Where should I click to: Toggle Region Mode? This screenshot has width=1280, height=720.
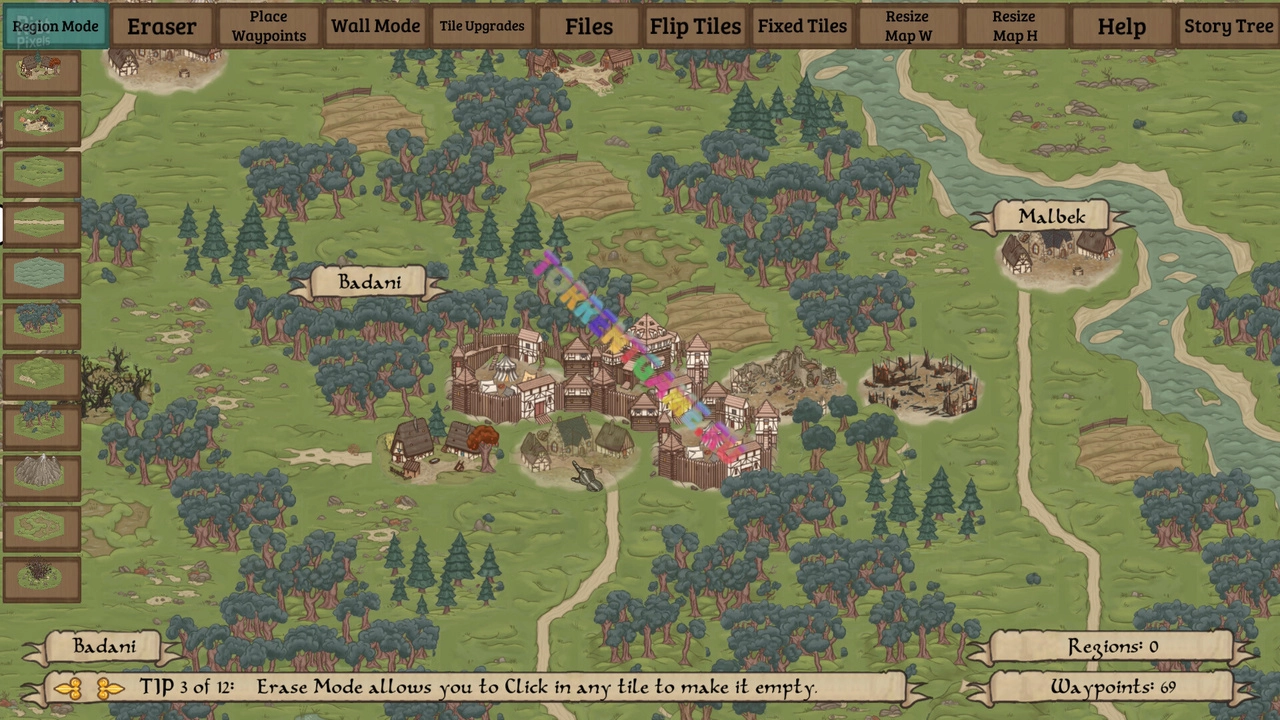(x=55, y=26)
